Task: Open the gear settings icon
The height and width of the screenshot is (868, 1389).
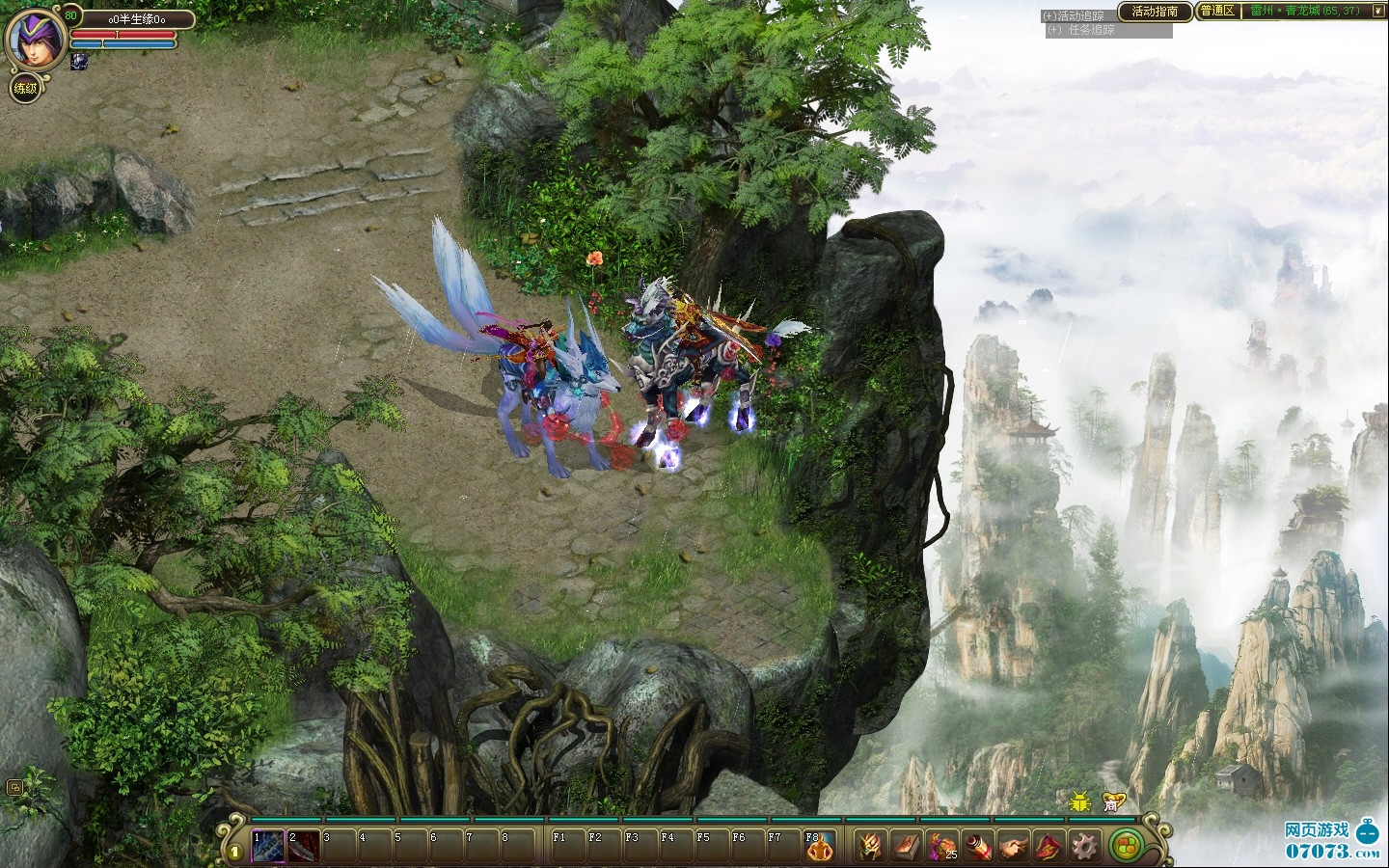Action: [x=1085, y=846]
